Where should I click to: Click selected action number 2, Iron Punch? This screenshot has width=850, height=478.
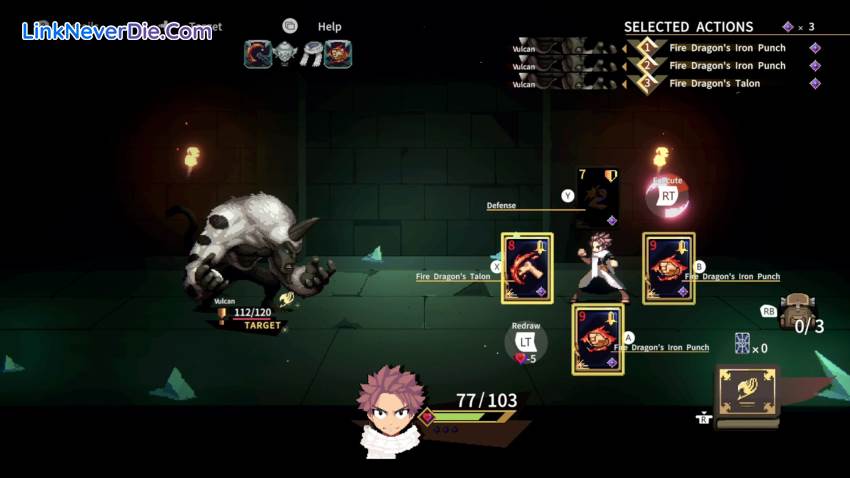727,66
